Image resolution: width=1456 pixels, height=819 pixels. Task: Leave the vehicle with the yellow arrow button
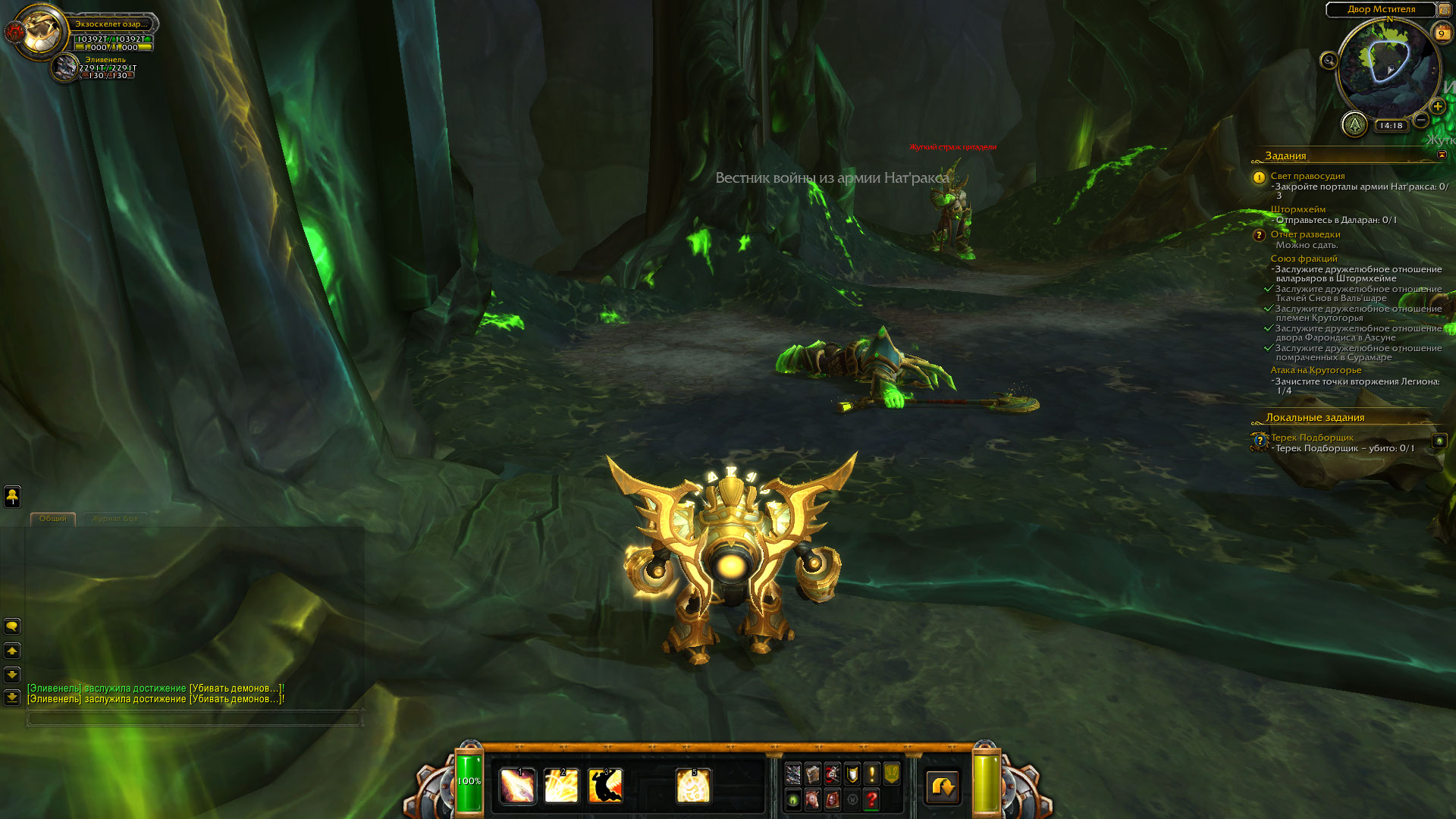click(943, 787)
